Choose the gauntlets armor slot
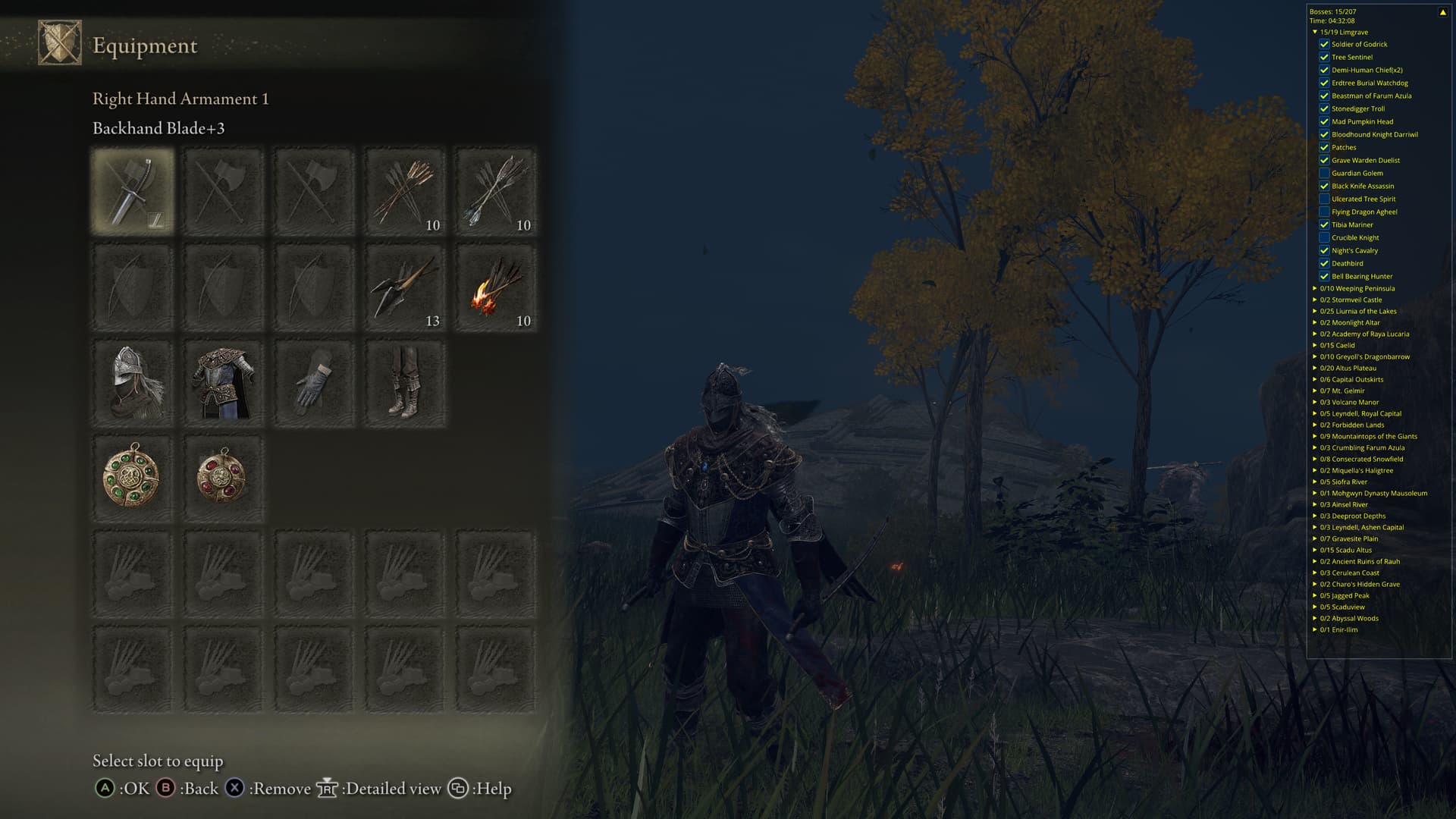The image size is (1456, 819). (x=314, y=383)
